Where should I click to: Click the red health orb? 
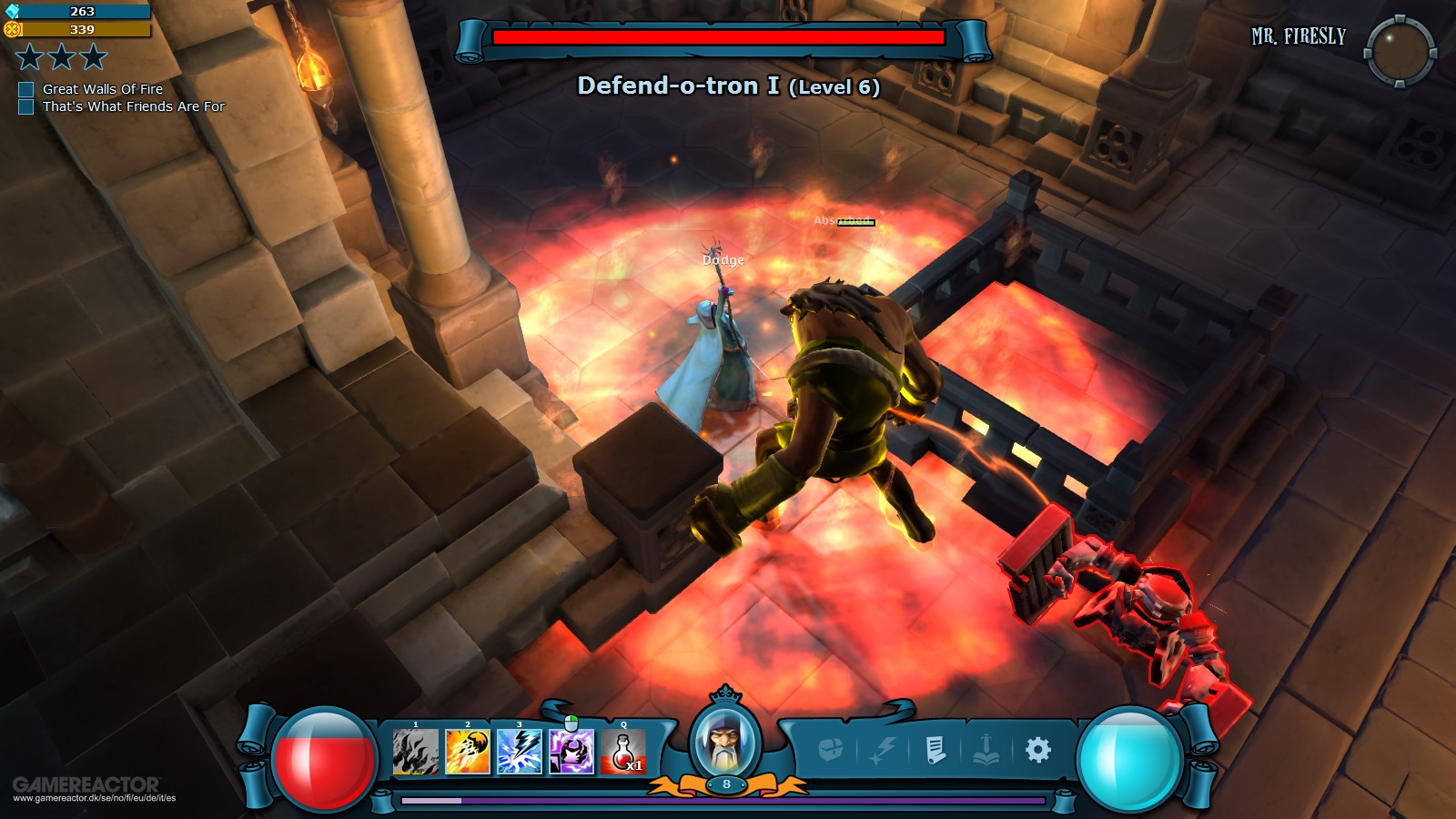[x=327, y=755]
